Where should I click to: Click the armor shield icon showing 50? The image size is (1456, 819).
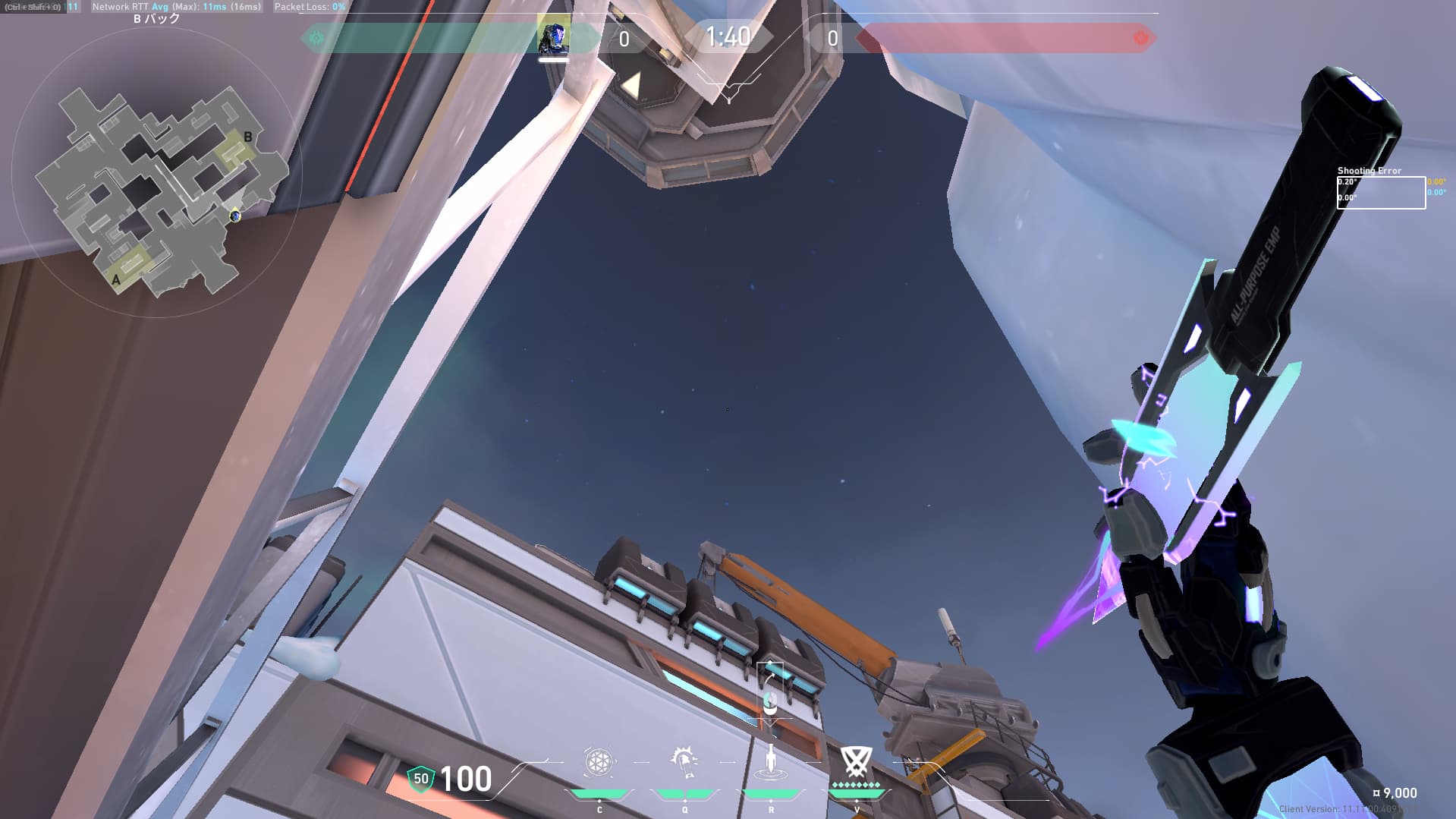(421, 779)
